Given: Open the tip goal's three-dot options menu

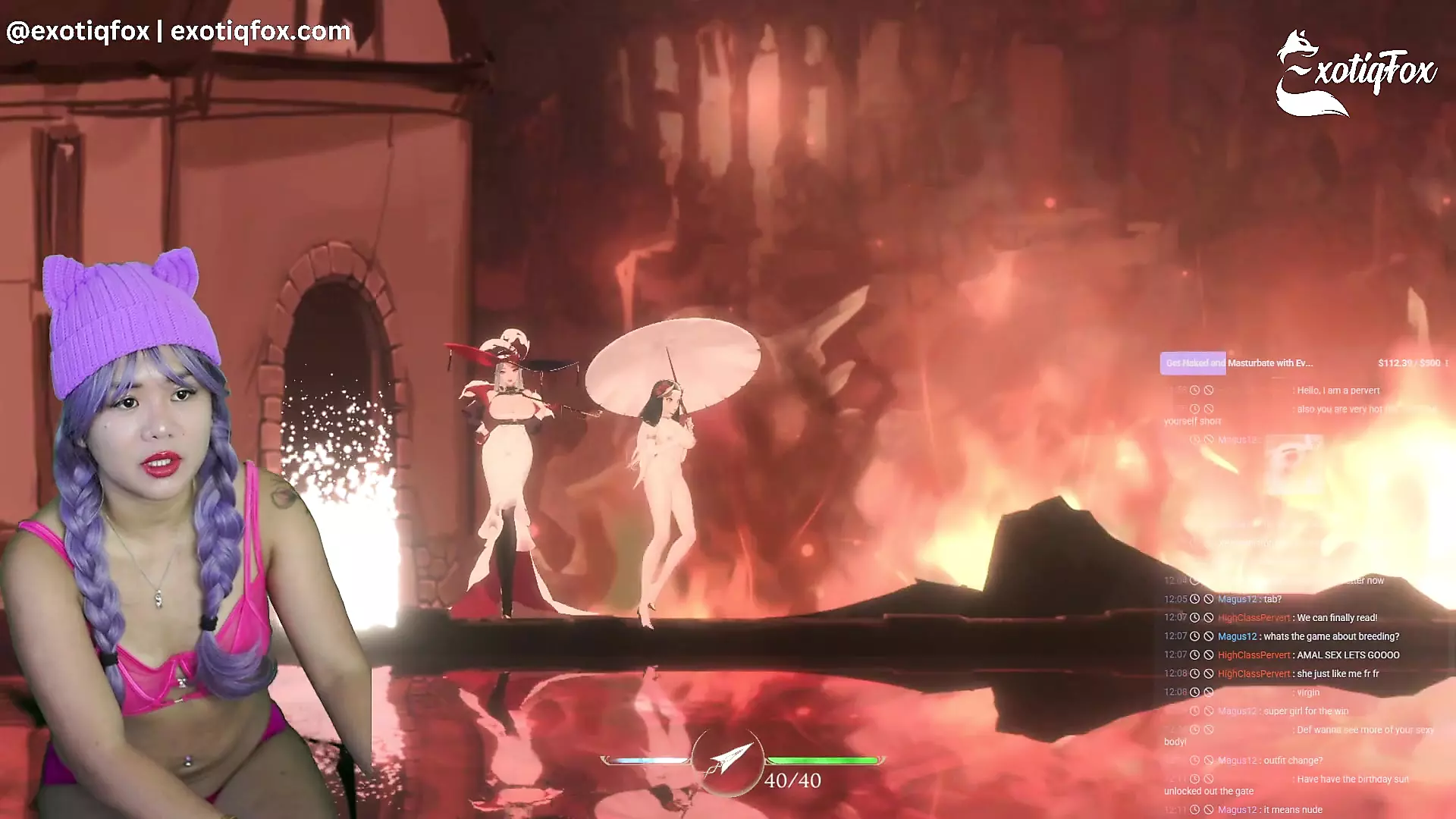Looking at the screenshot, I should coord(1447,363).
